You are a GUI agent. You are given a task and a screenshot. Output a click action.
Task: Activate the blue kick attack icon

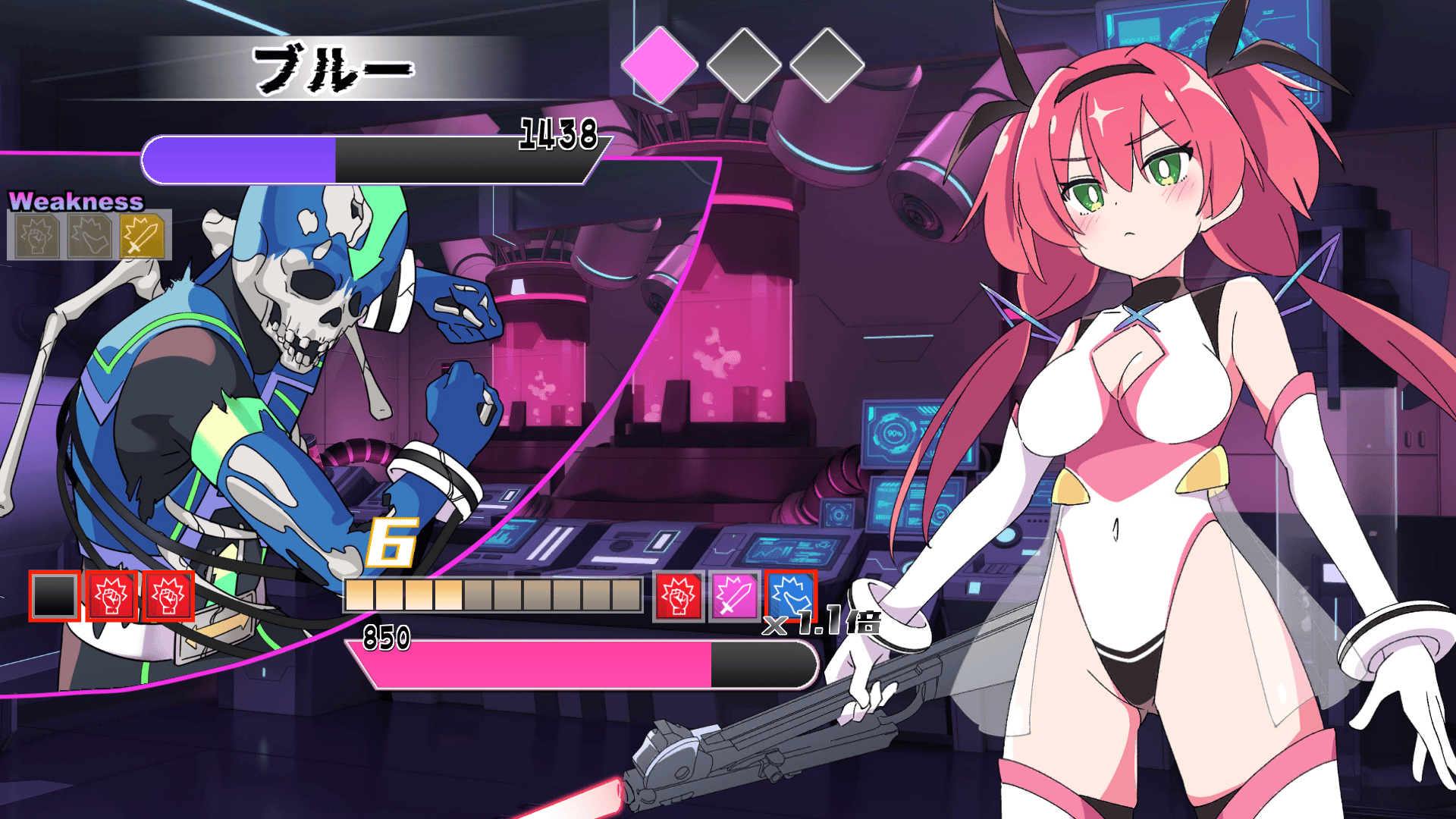click(790, 595)
